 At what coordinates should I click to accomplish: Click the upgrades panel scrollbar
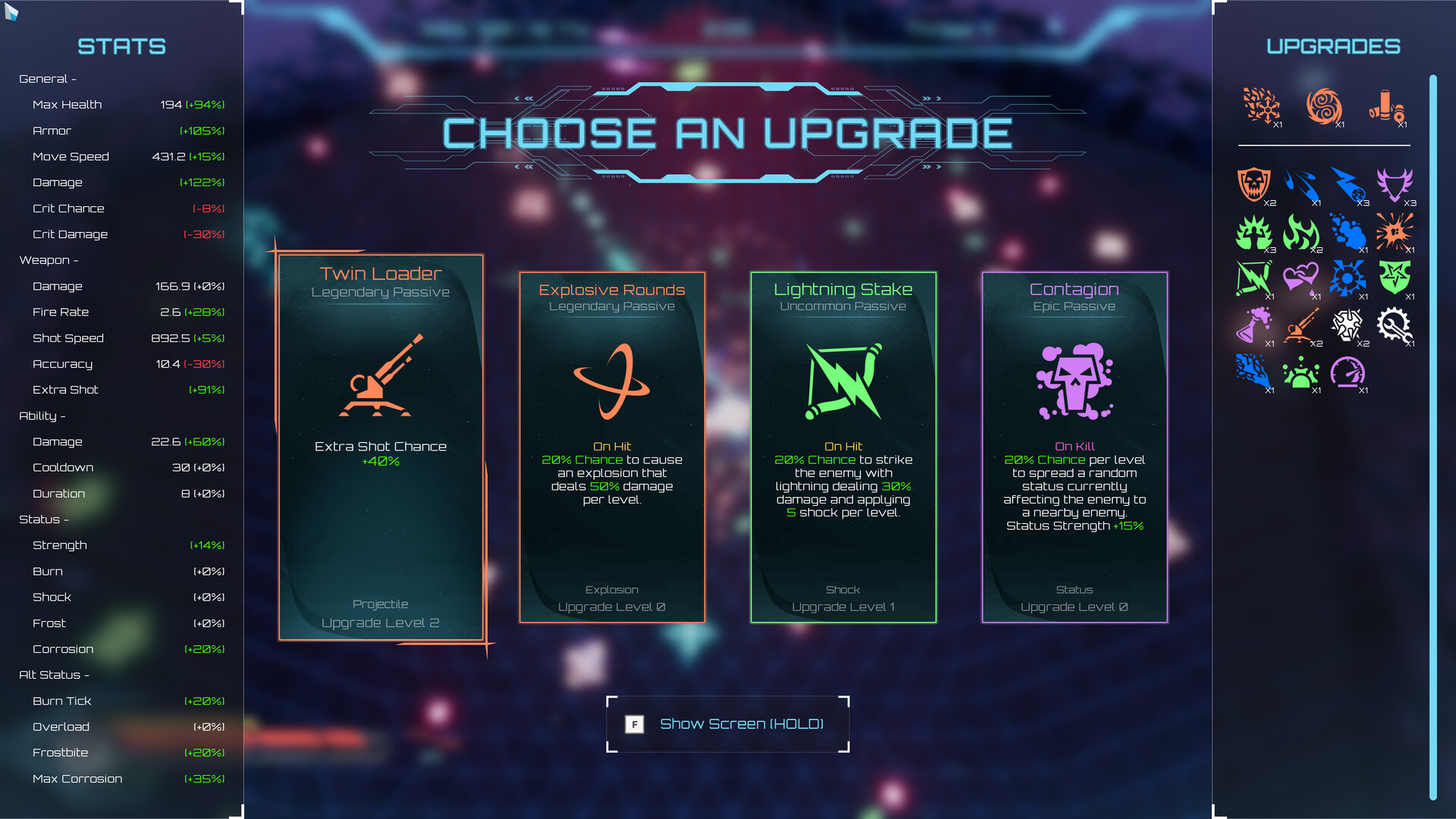pos(1433,436)
